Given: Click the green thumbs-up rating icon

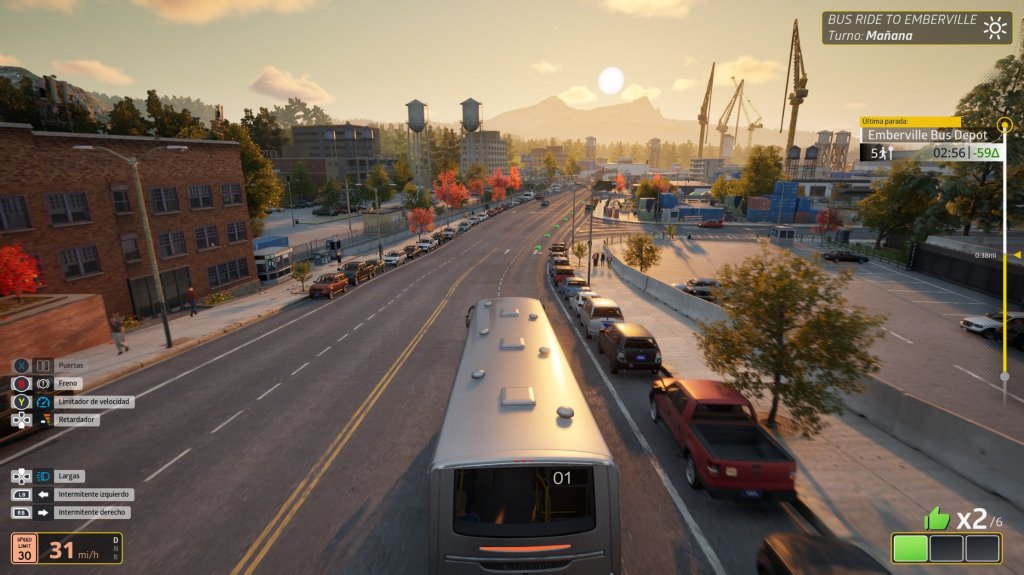Looking at the screenshot, I should click(937, 518).
